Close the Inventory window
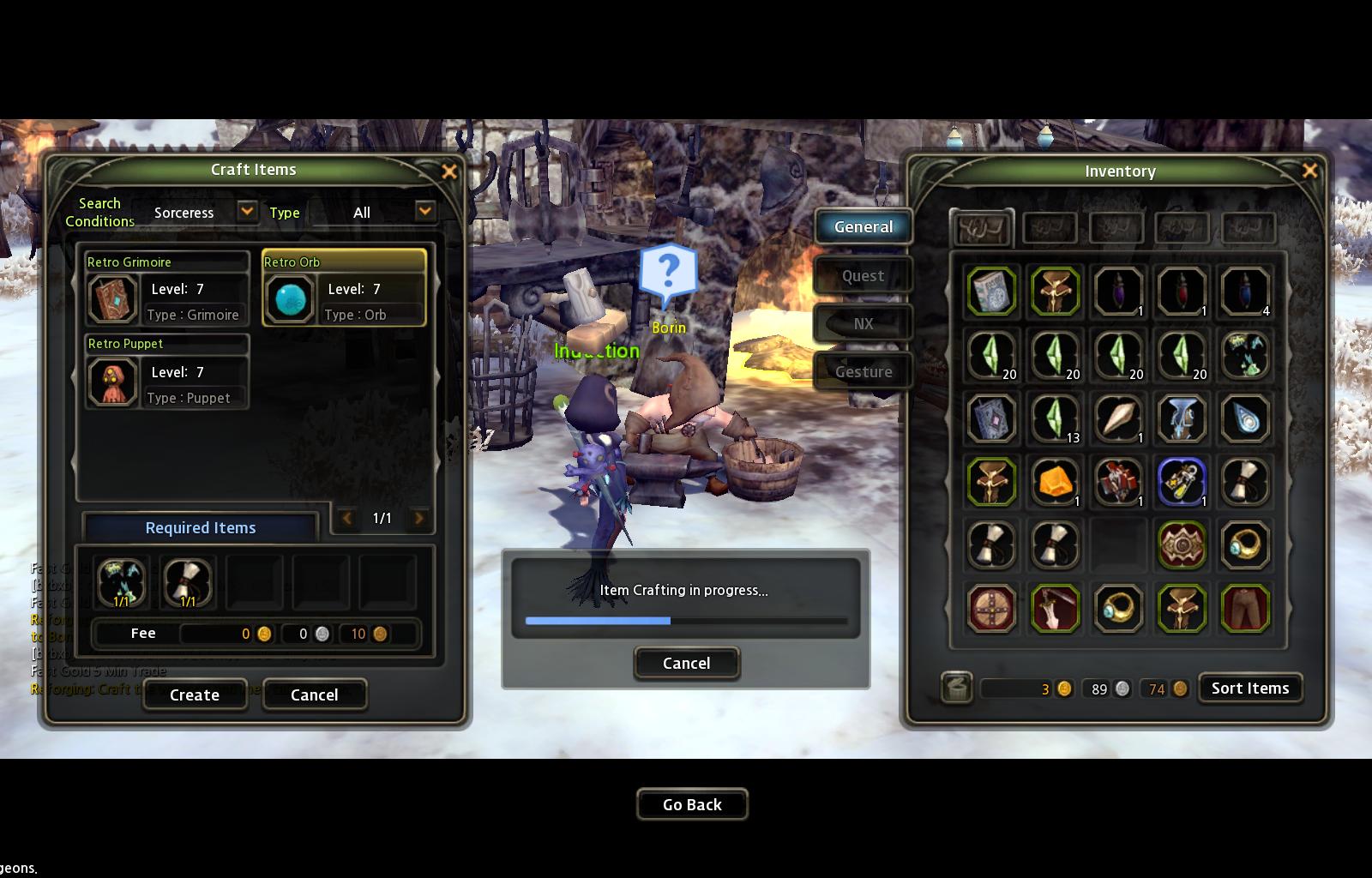Viewport: 1372px width, 878px height. tap(1309, 171)
